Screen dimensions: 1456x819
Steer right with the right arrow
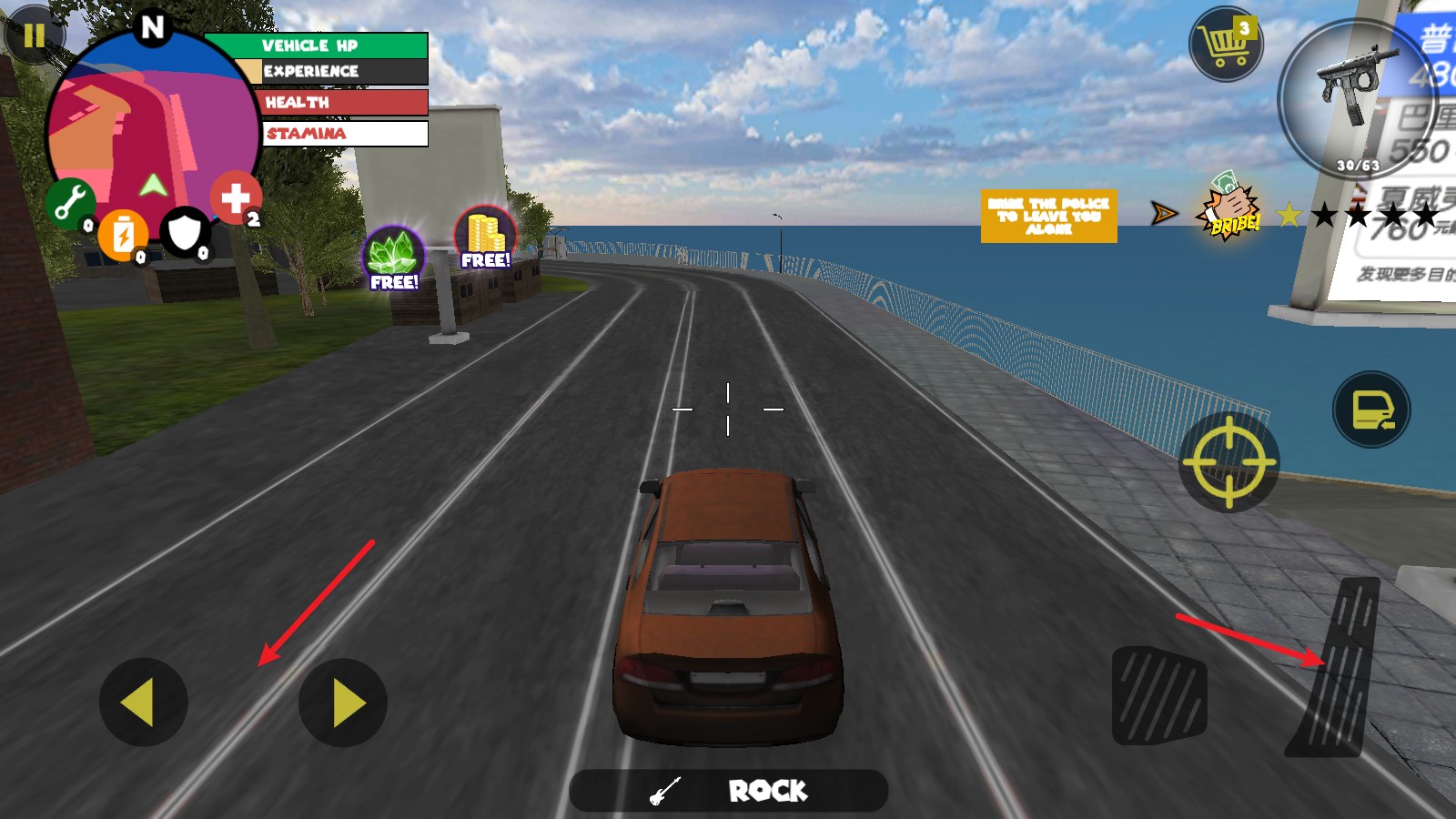[343, 703]
